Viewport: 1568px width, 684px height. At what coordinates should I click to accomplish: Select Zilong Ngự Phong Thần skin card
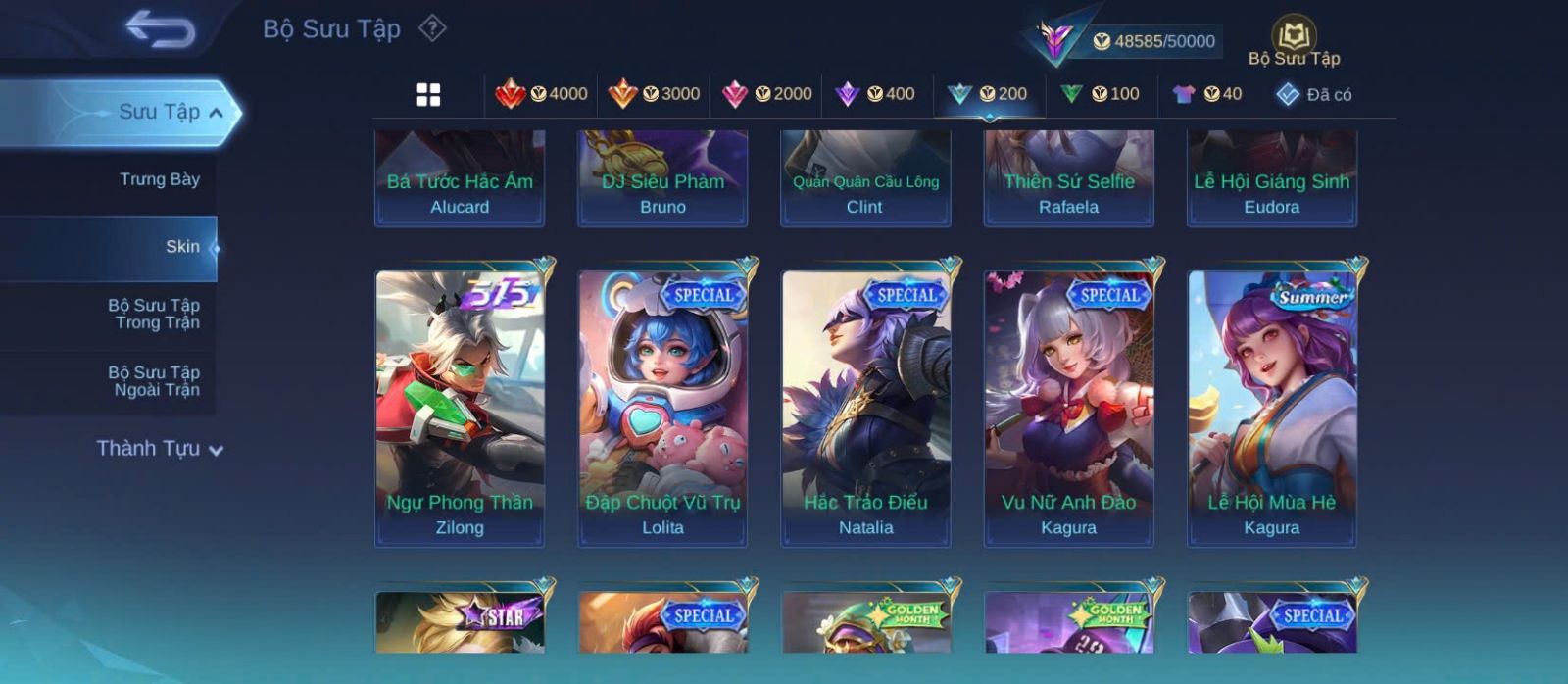point(460,408)
